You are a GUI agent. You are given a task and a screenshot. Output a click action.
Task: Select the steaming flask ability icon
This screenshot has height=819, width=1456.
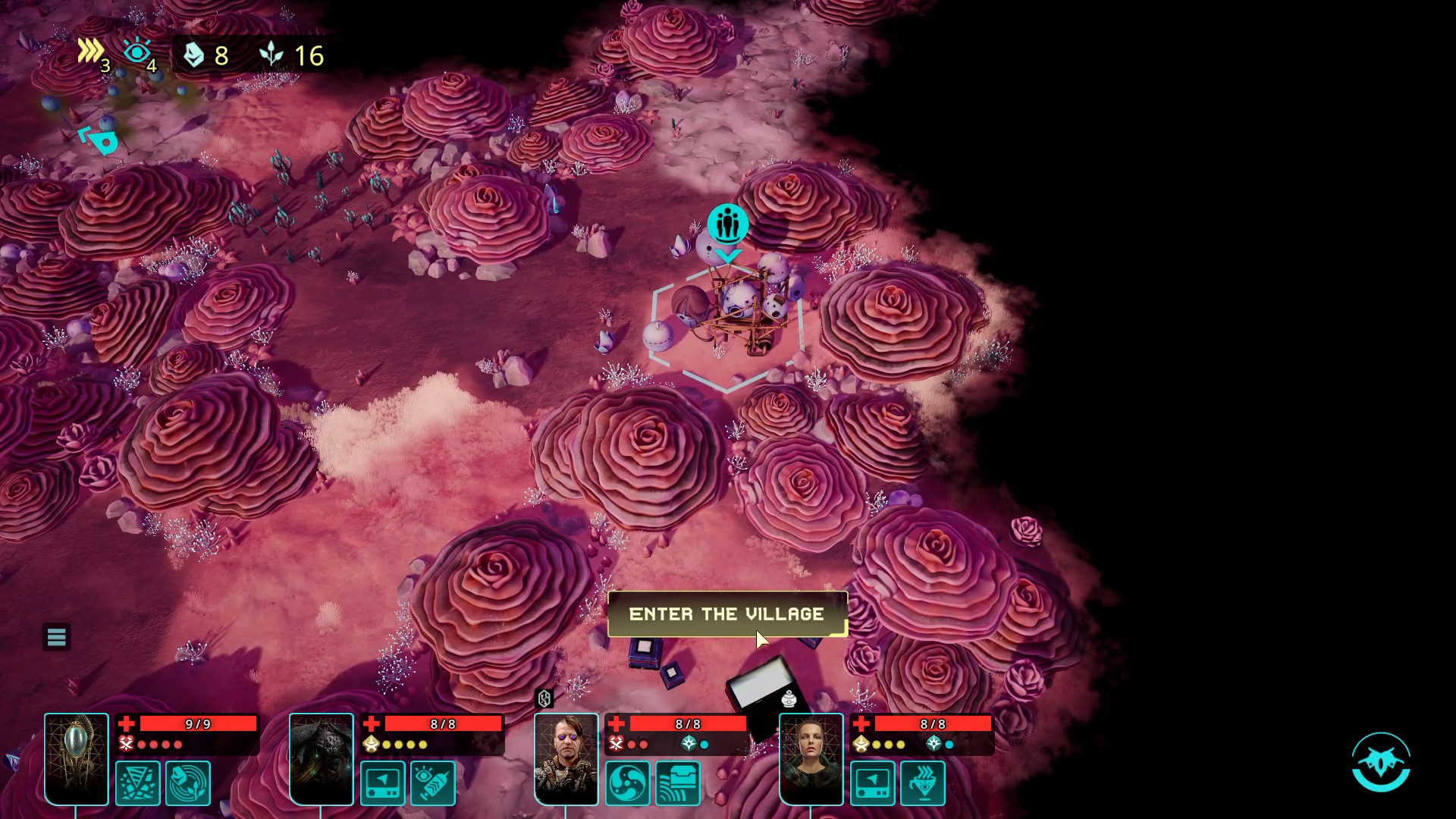pyautogui.click(x=923, y=783)
